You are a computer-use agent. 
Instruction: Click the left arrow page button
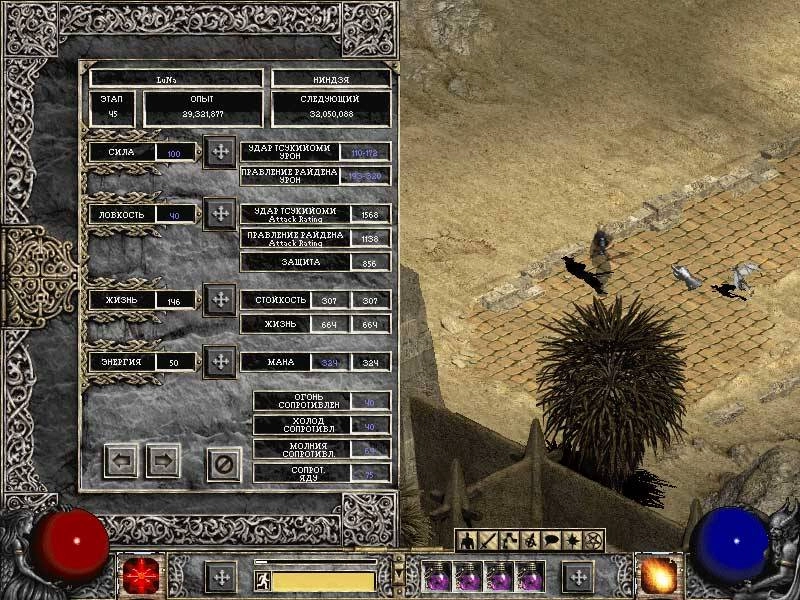click(x=121, y=461)
